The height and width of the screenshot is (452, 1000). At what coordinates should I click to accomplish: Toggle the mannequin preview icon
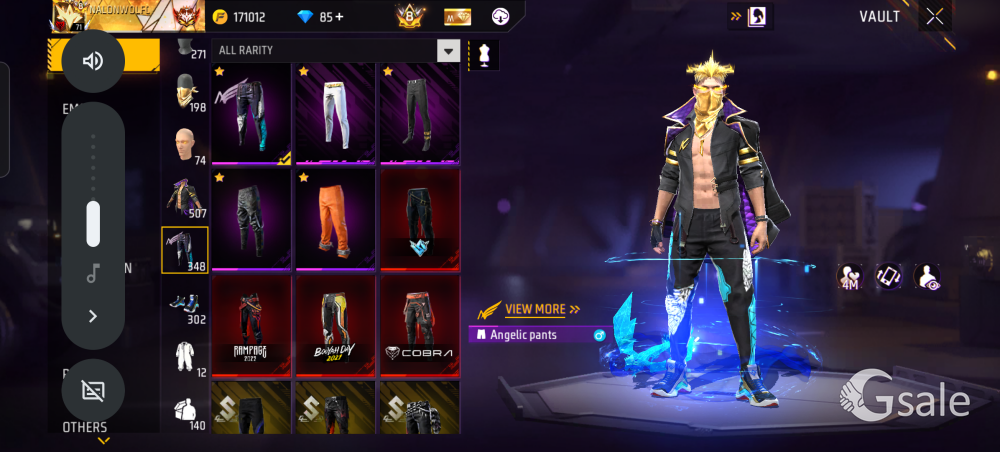[485, 53]
